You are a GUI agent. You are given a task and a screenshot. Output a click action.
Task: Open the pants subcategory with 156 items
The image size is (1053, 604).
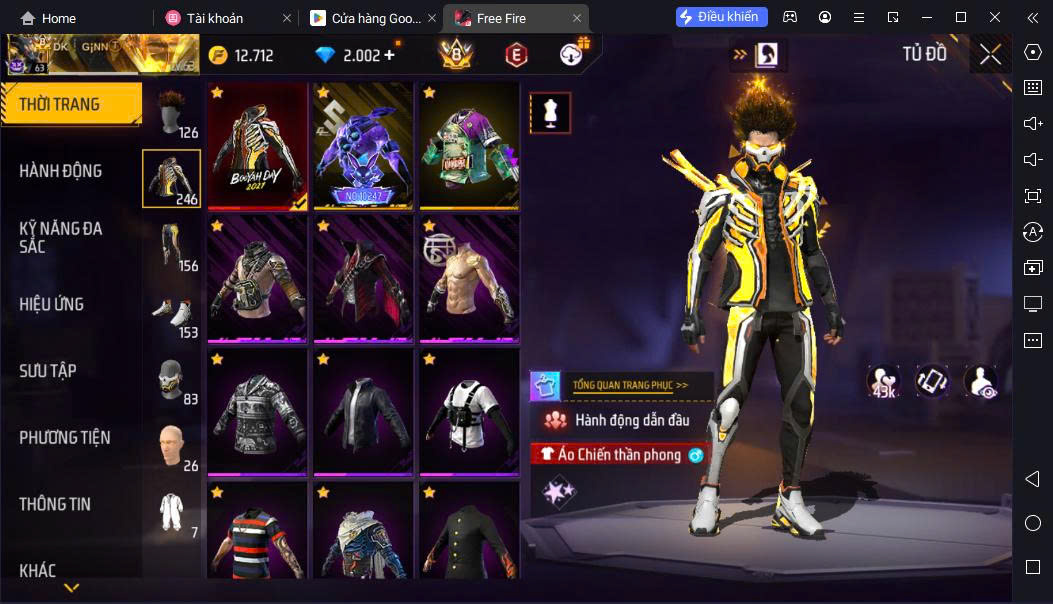pyautogui.click(x=172, y=246)
